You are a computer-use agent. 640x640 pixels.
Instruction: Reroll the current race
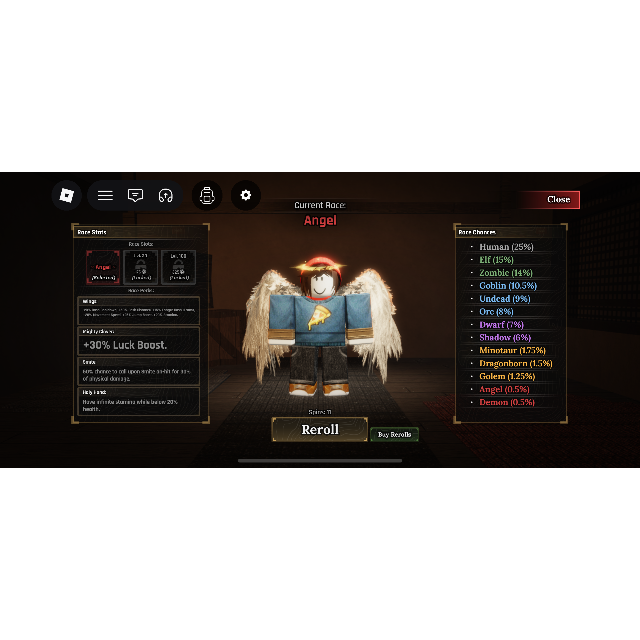coord(320,430)
